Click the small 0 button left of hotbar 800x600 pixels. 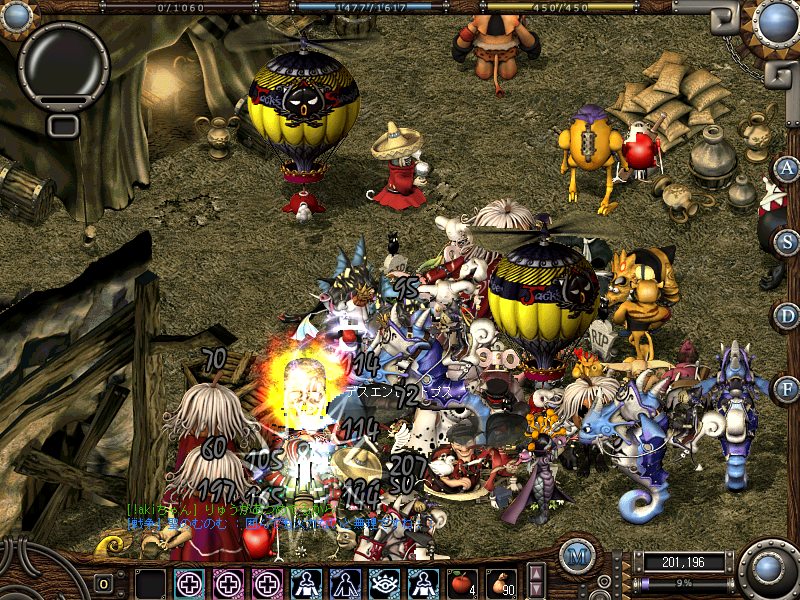103,582
